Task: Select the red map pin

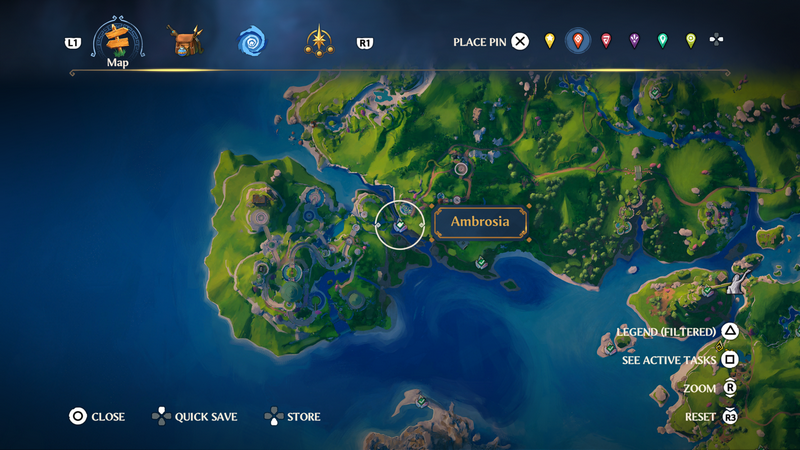Action: click(x=606, y=41)
